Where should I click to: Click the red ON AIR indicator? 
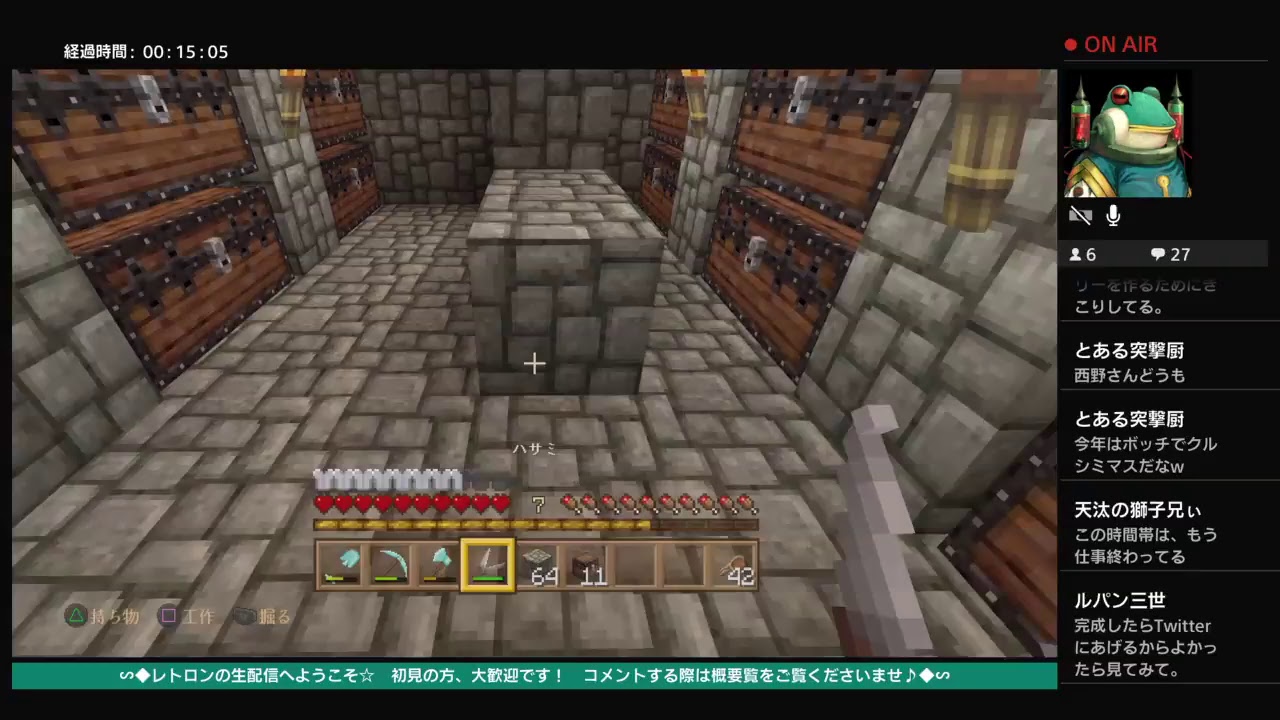click(1110, 44)
